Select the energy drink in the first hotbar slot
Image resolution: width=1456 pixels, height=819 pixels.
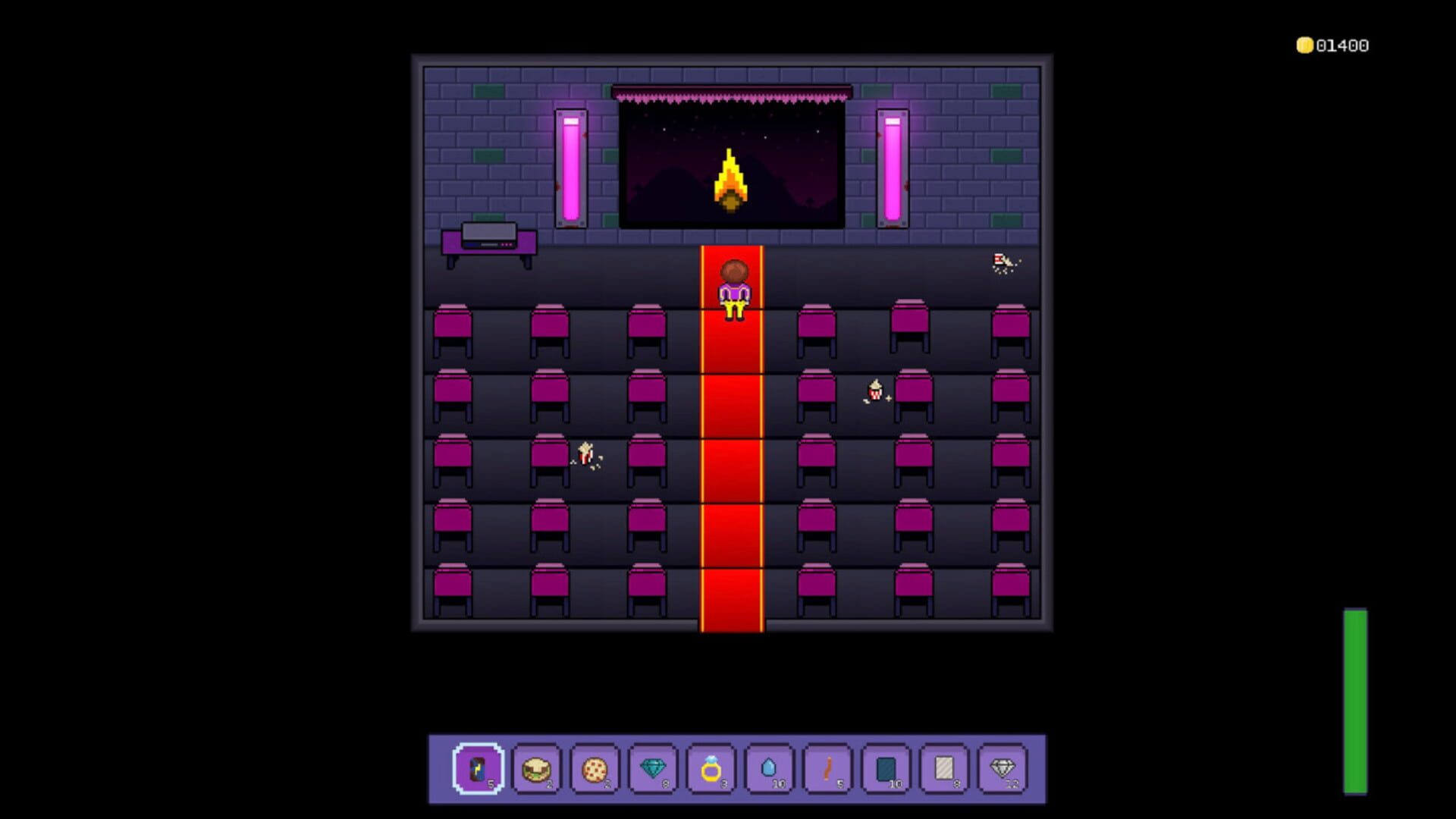pyautogui.click(x=478, y=769)
